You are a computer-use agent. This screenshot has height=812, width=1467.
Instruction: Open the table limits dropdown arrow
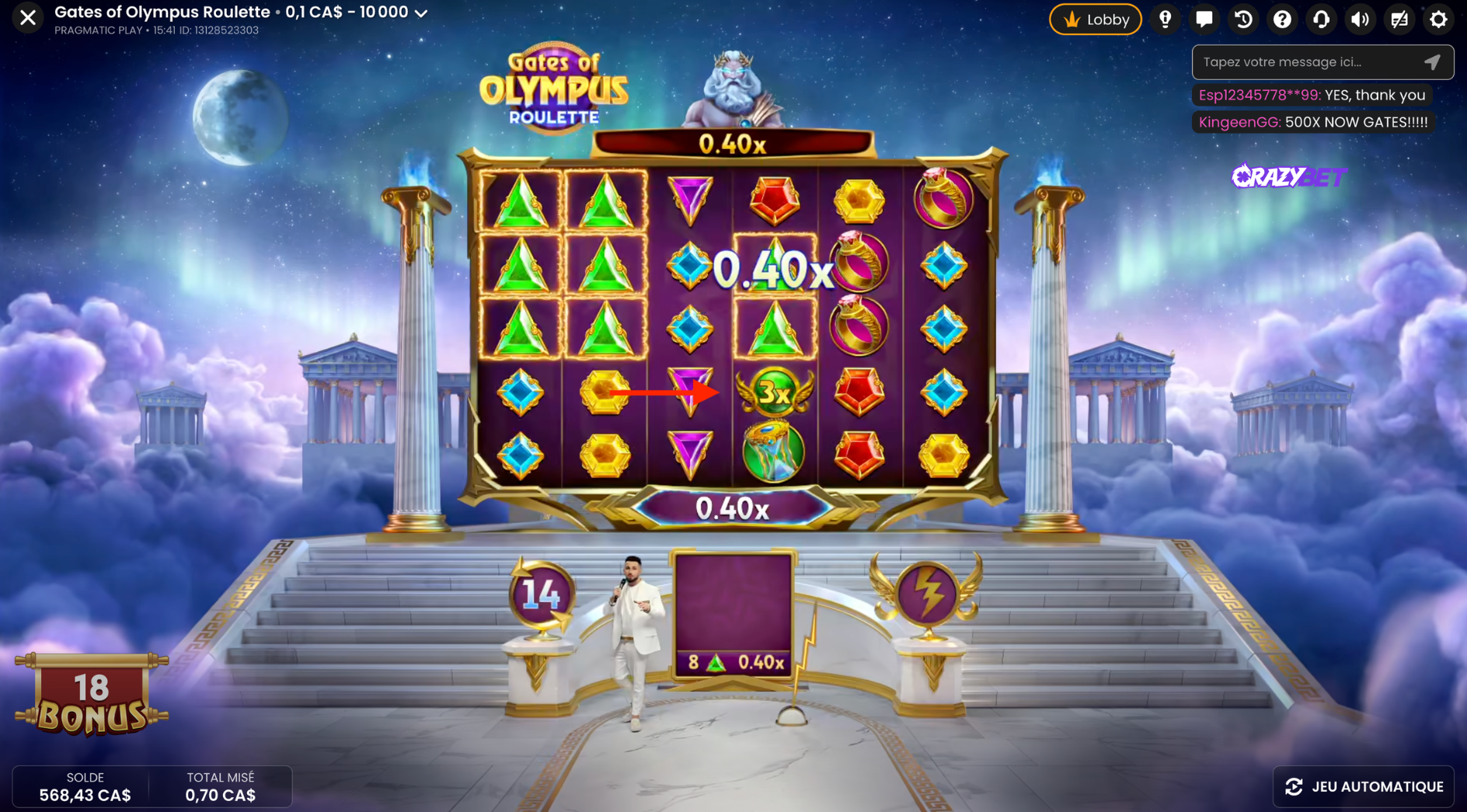[421, 13]
